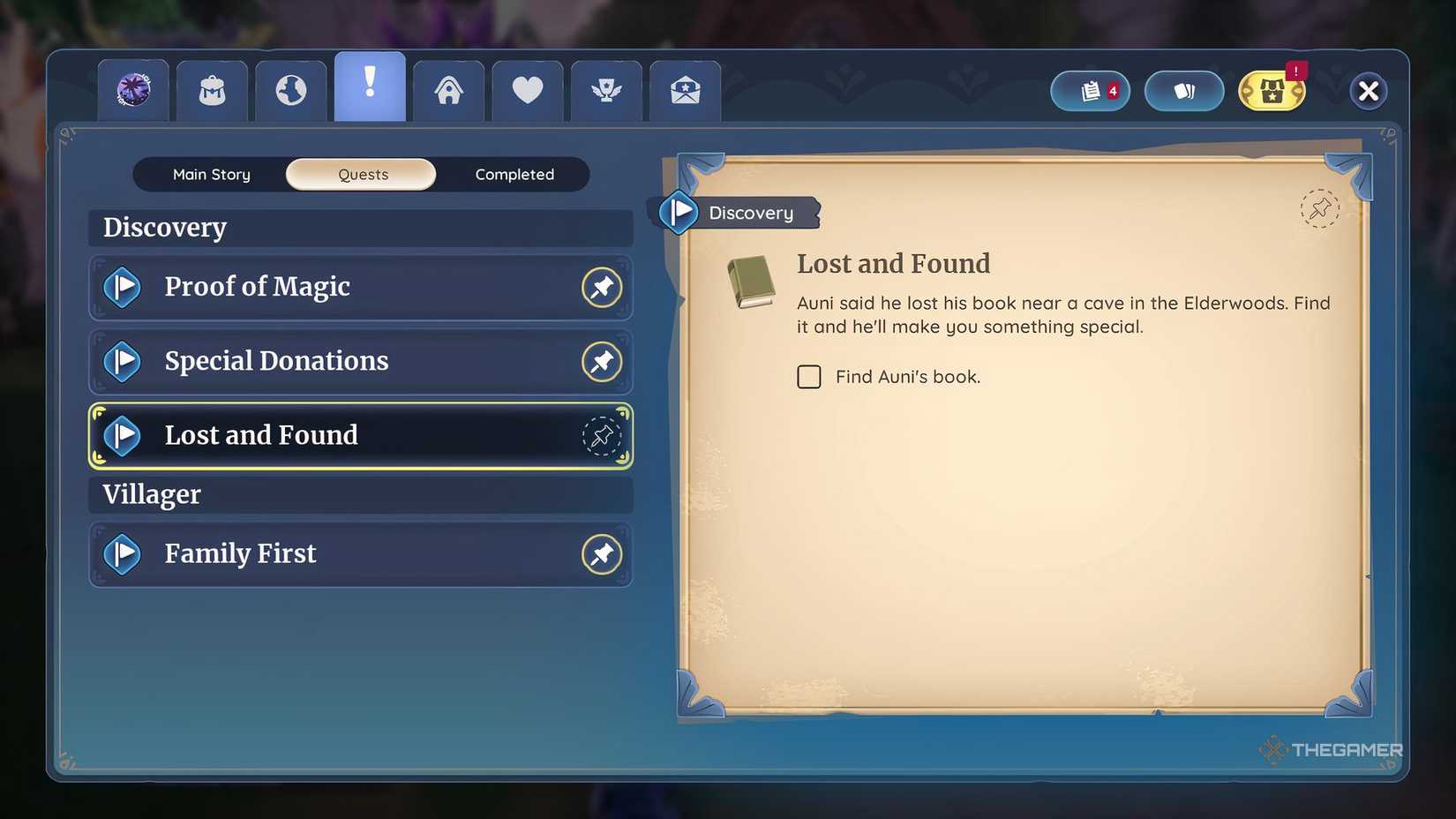The width and height of the screenshot is (1456, 819).
Task: Switch to the Main Story tab
Action: 211,174
